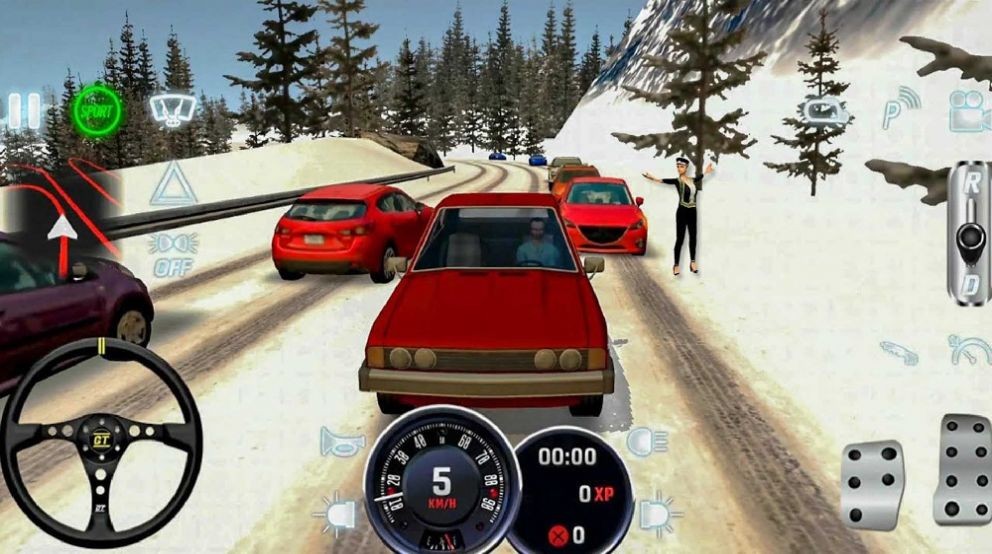992x554 pixels.
Task: Switch on the left turn signal
Action: point(335,515)
